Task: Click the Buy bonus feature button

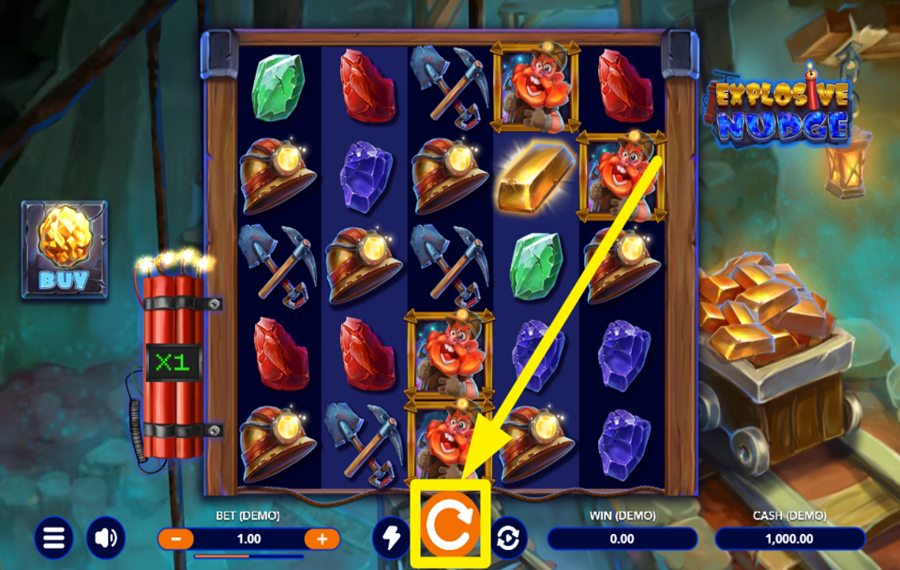Action: click(x=64, y=248)
